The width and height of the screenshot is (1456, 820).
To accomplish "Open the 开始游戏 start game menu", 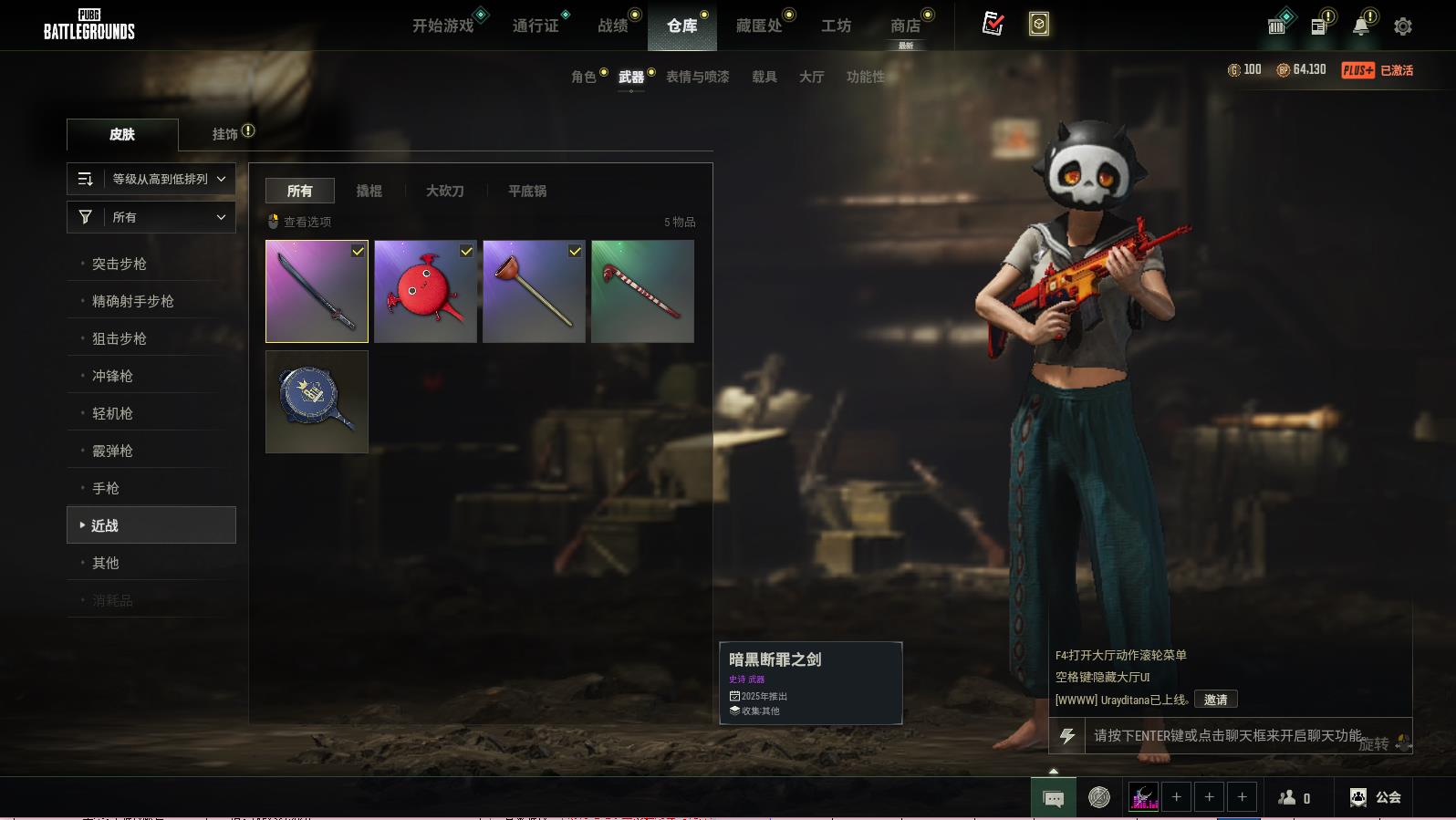I will 443,26.
